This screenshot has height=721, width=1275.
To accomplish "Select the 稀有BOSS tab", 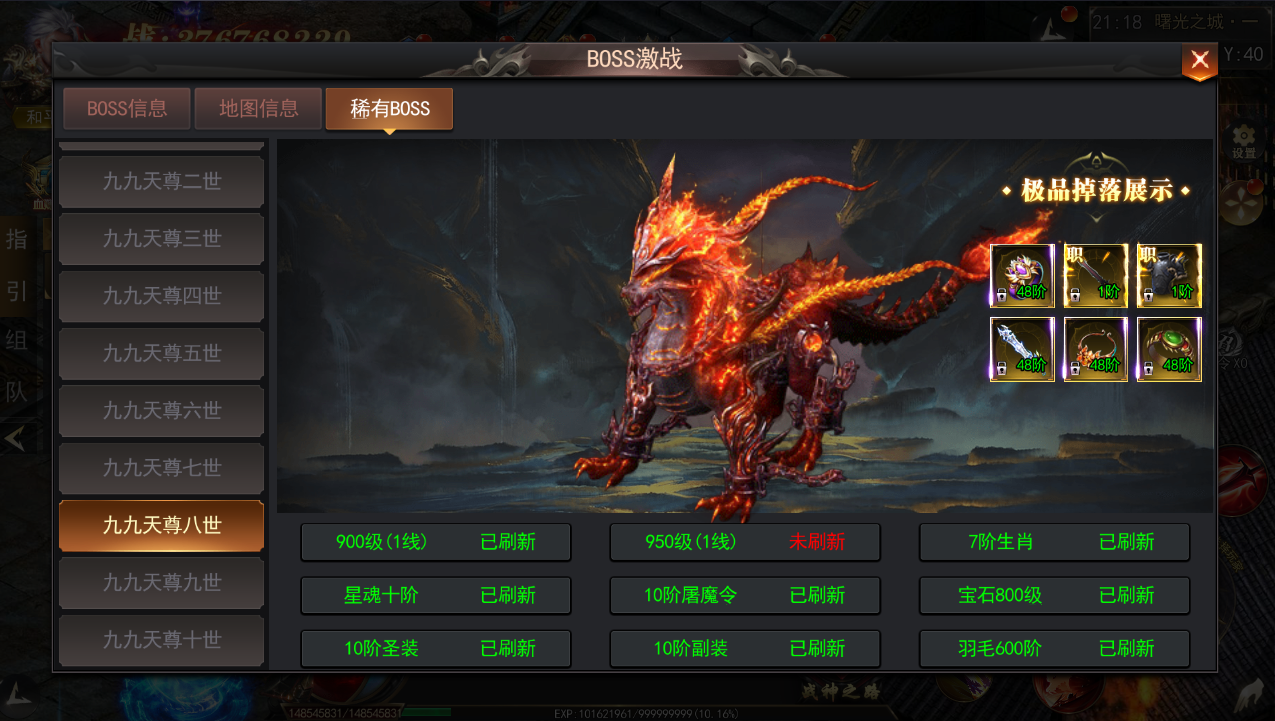I will [x=389, y=108].
